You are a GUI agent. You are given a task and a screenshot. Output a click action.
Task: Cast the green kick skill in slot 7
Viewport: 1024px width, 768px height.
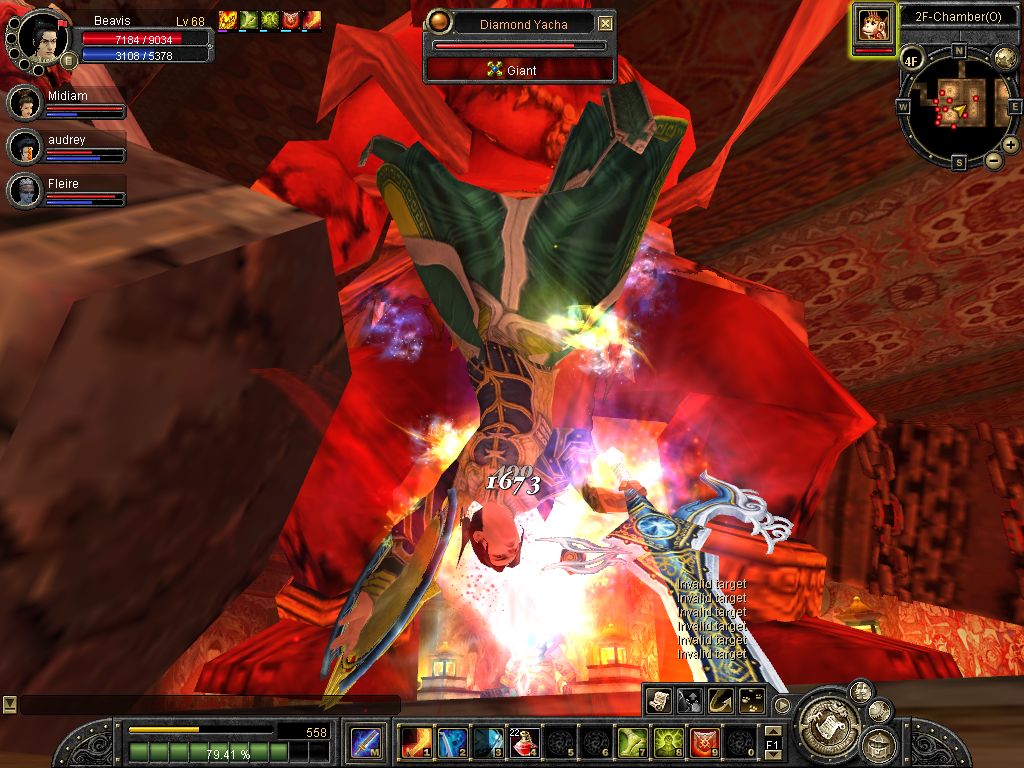tap(632, 742)
